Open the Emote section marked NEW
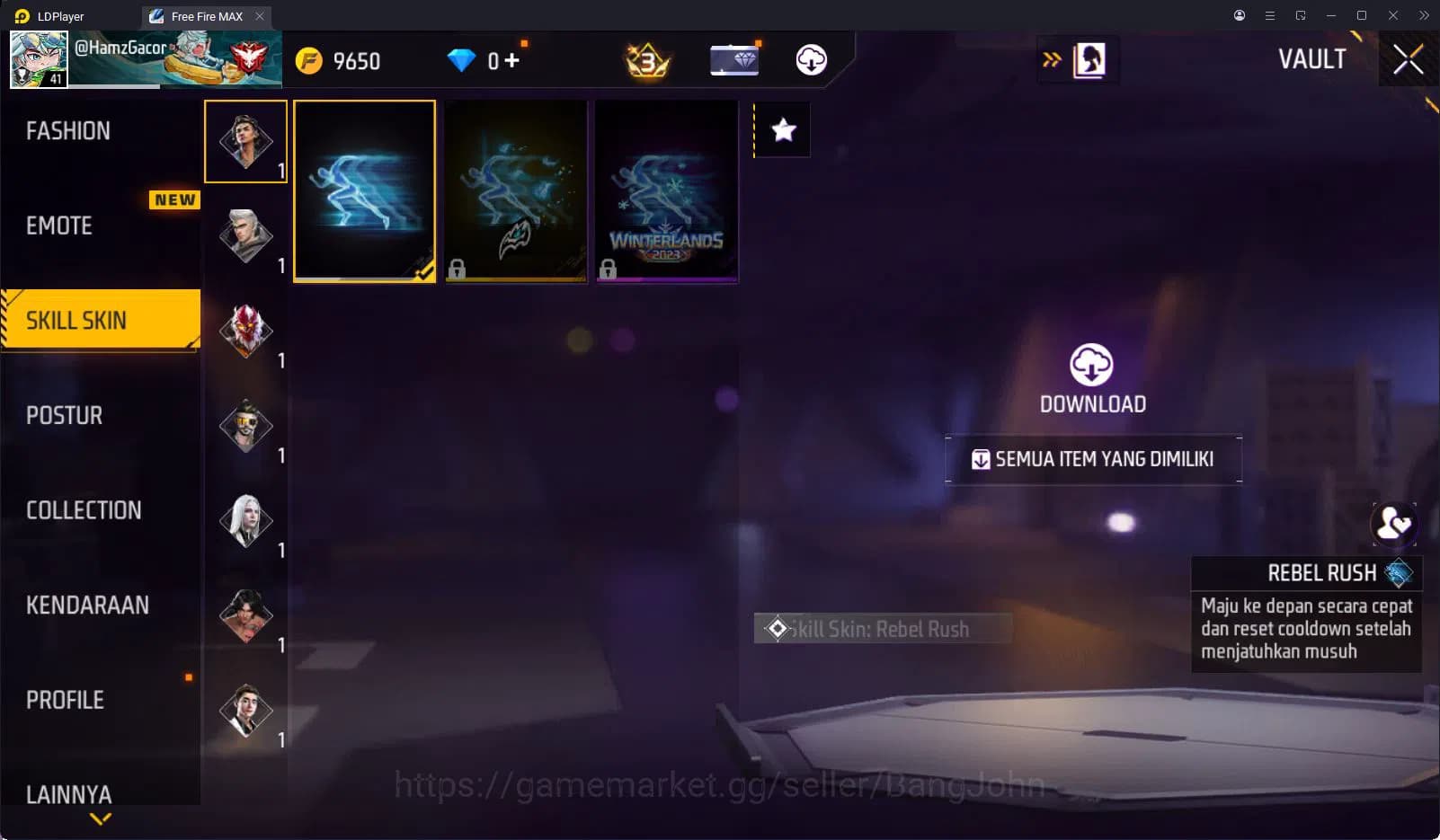 pyautogui.click(x=58, y=225)
